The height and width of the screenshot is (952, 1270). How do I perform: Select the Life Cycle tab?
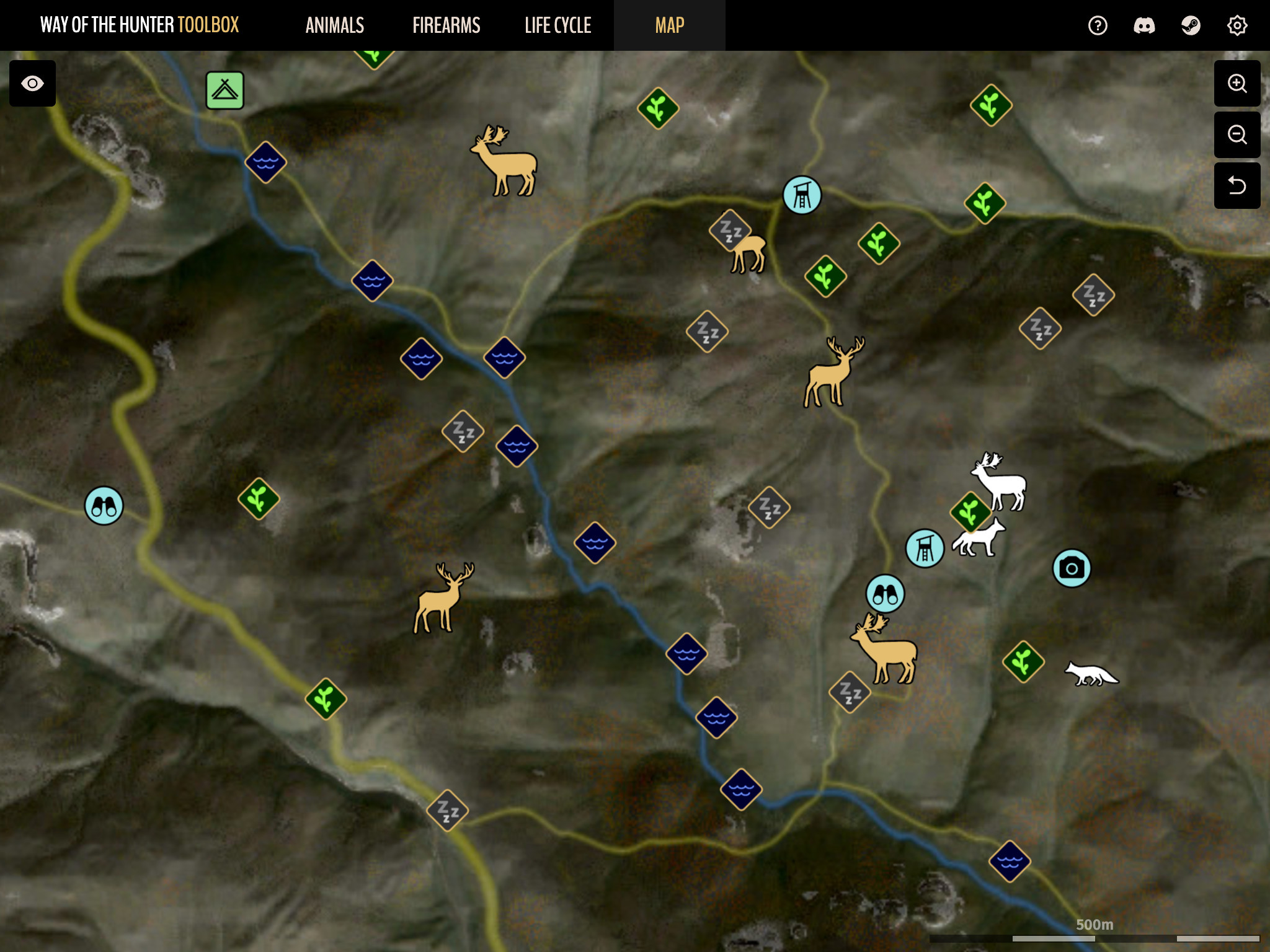558,25
